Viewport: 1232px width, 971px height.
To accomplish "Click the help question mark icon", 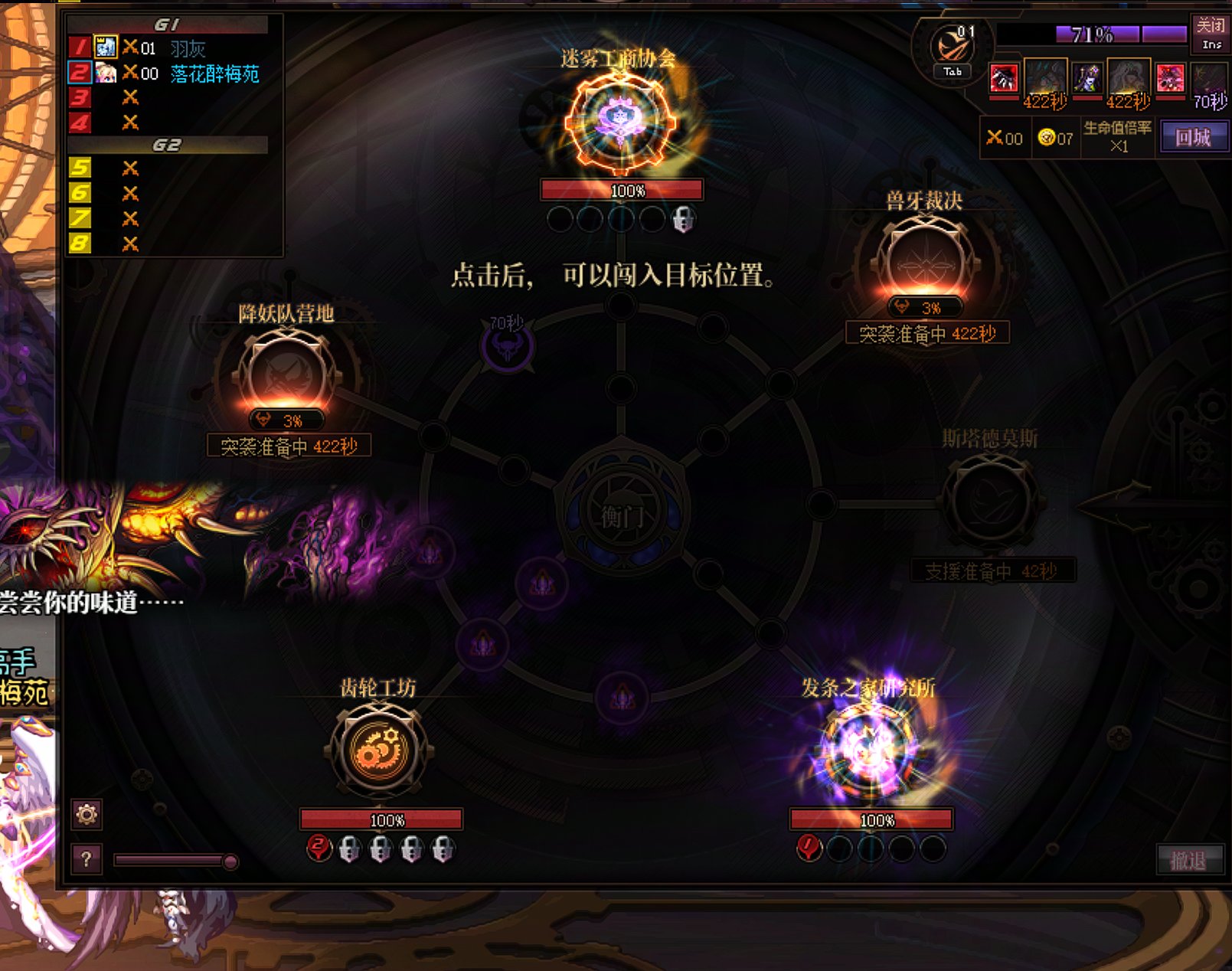I will 87,858.
